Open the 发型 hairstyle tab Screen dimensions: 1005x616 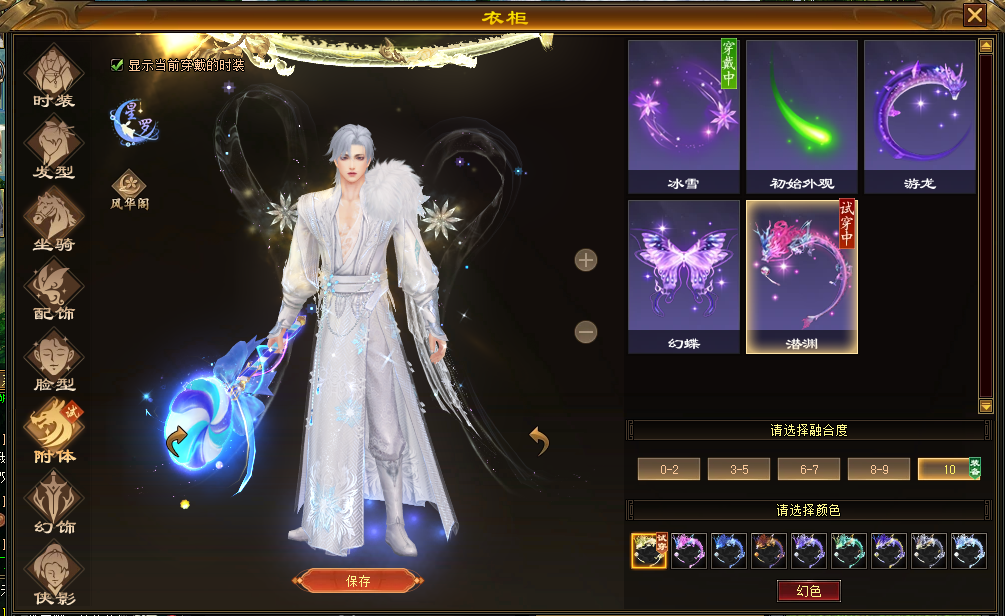(x=54, y=148)
